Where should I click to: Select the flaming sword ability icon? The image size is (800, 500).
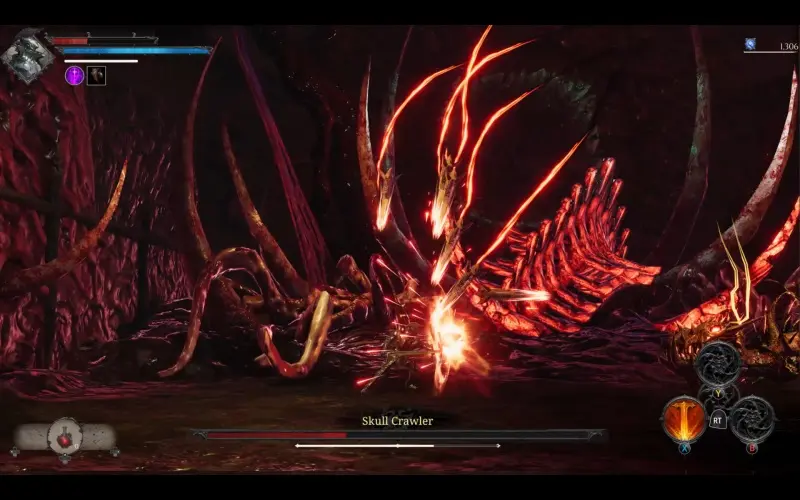point(684,418)
